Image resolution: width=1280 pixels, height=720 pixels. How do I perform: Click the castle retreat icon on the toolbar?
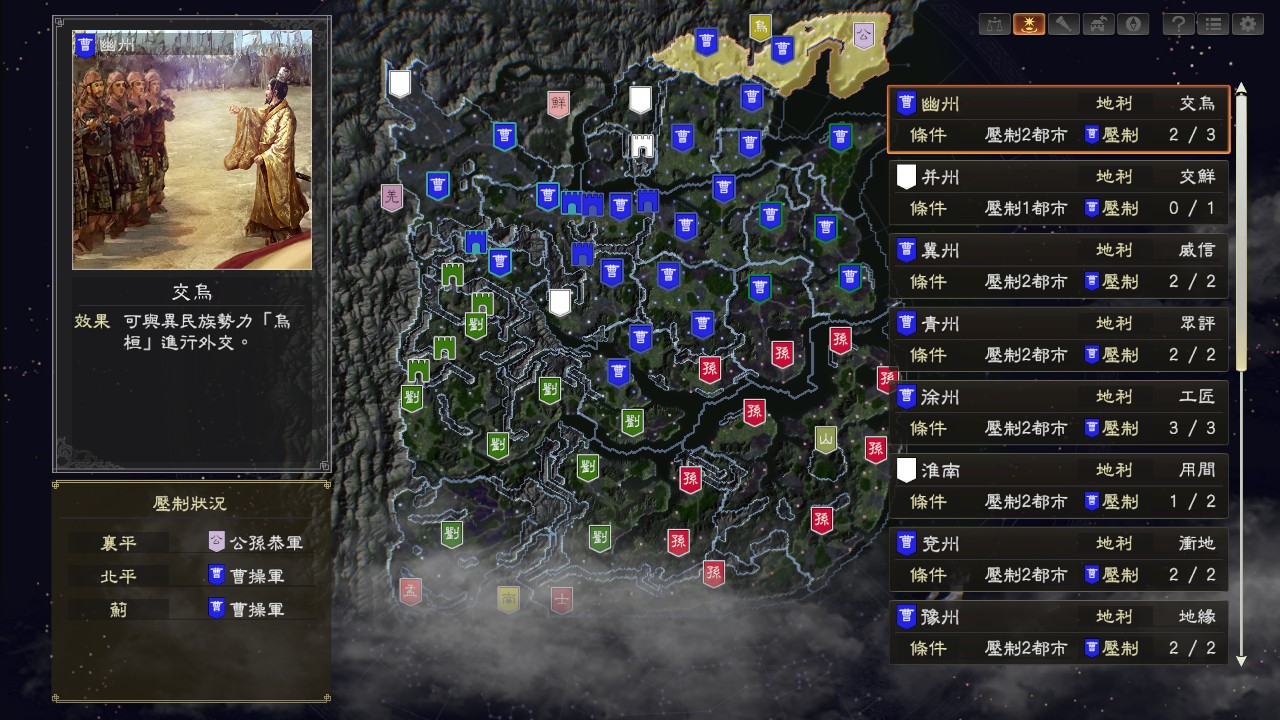click(1098, 24)
